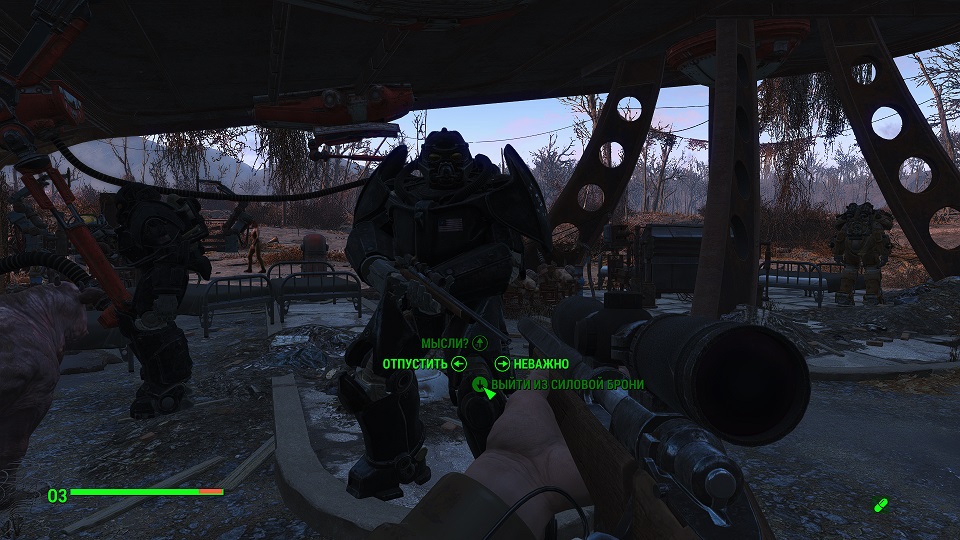
Task: Pick the 'Неважно' dialogue reply
Action: [541, 364]
